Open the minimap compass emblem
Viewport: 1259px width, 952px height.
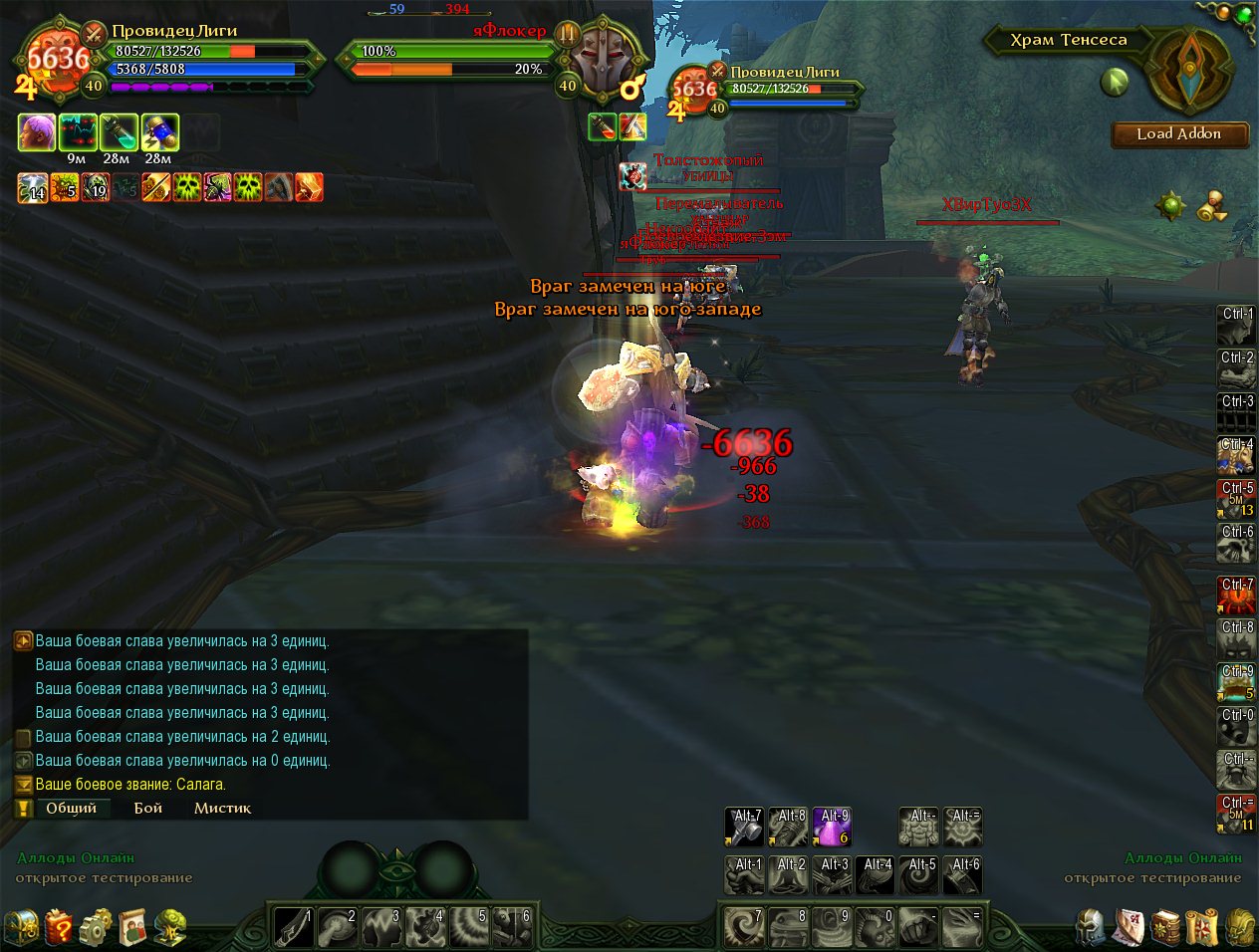pos(1189,71)
